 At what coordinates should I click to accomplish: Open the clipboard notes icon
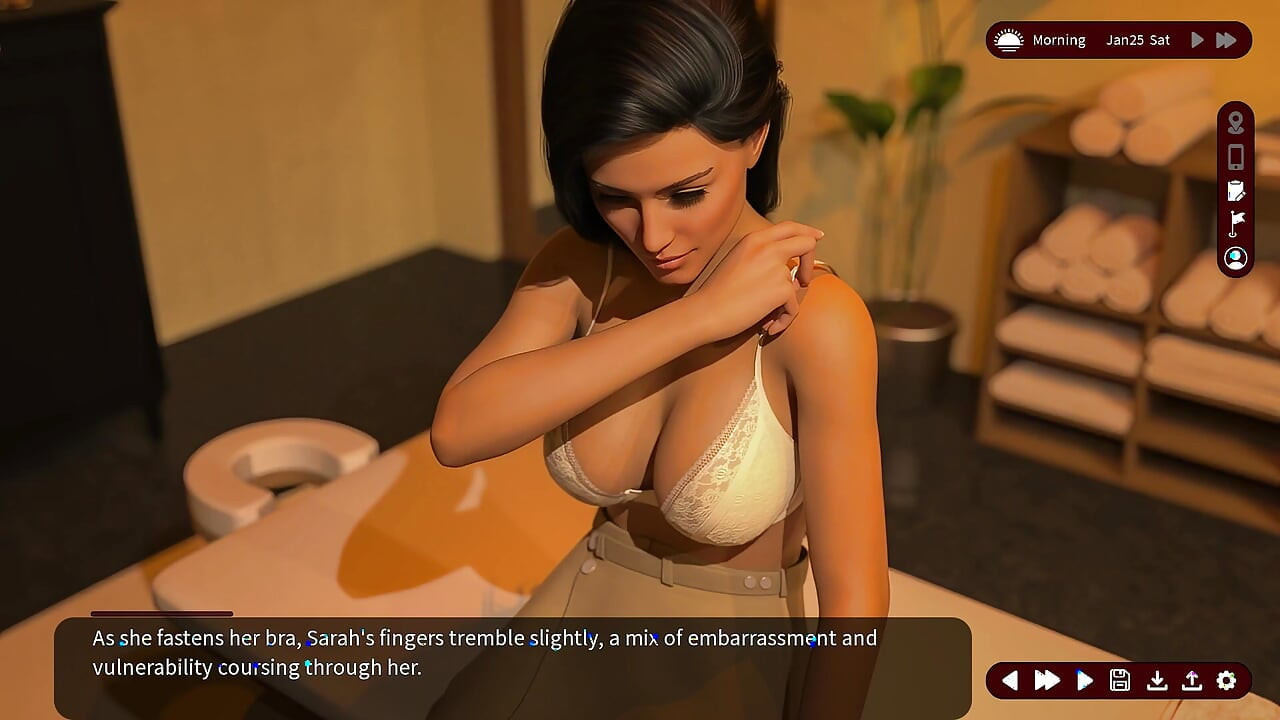(x=1236, y=190)
